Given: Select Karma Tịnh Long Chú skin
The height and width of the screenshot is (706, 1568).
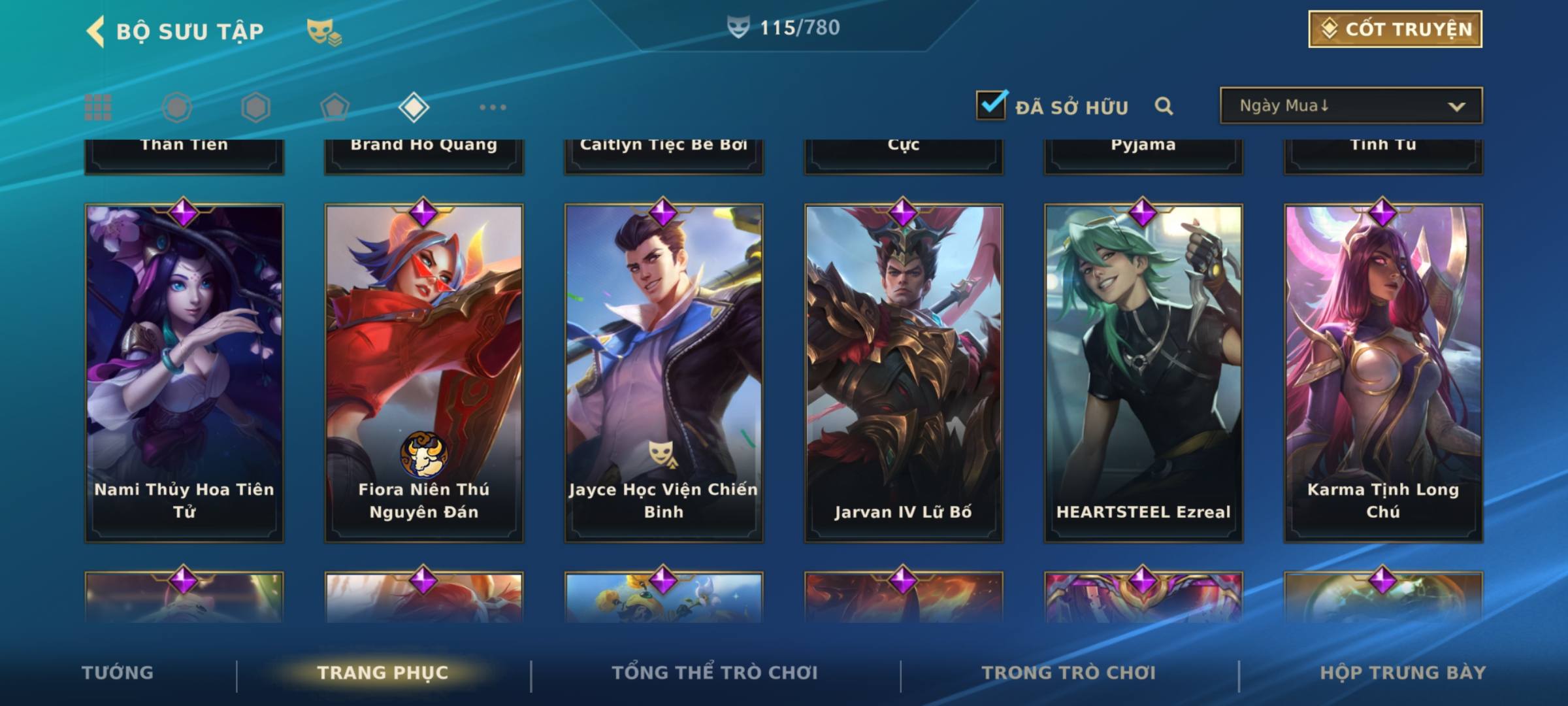Looking at the screenshot, I should pos(1383,373).
